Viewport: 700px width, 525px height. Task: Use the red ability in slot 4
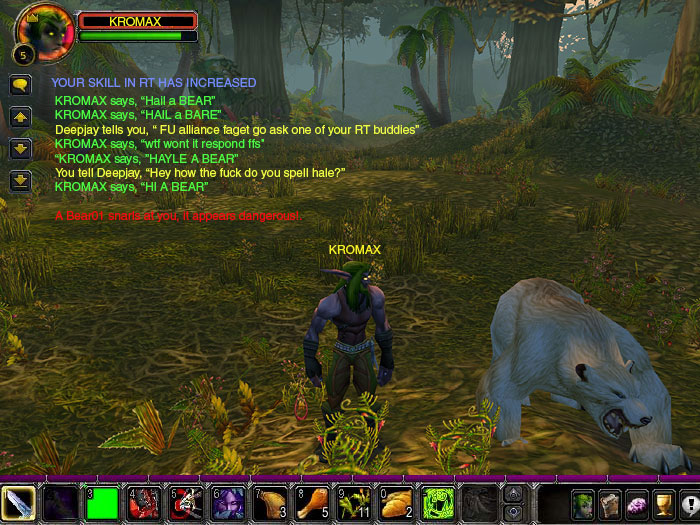(x=144, y=503)
